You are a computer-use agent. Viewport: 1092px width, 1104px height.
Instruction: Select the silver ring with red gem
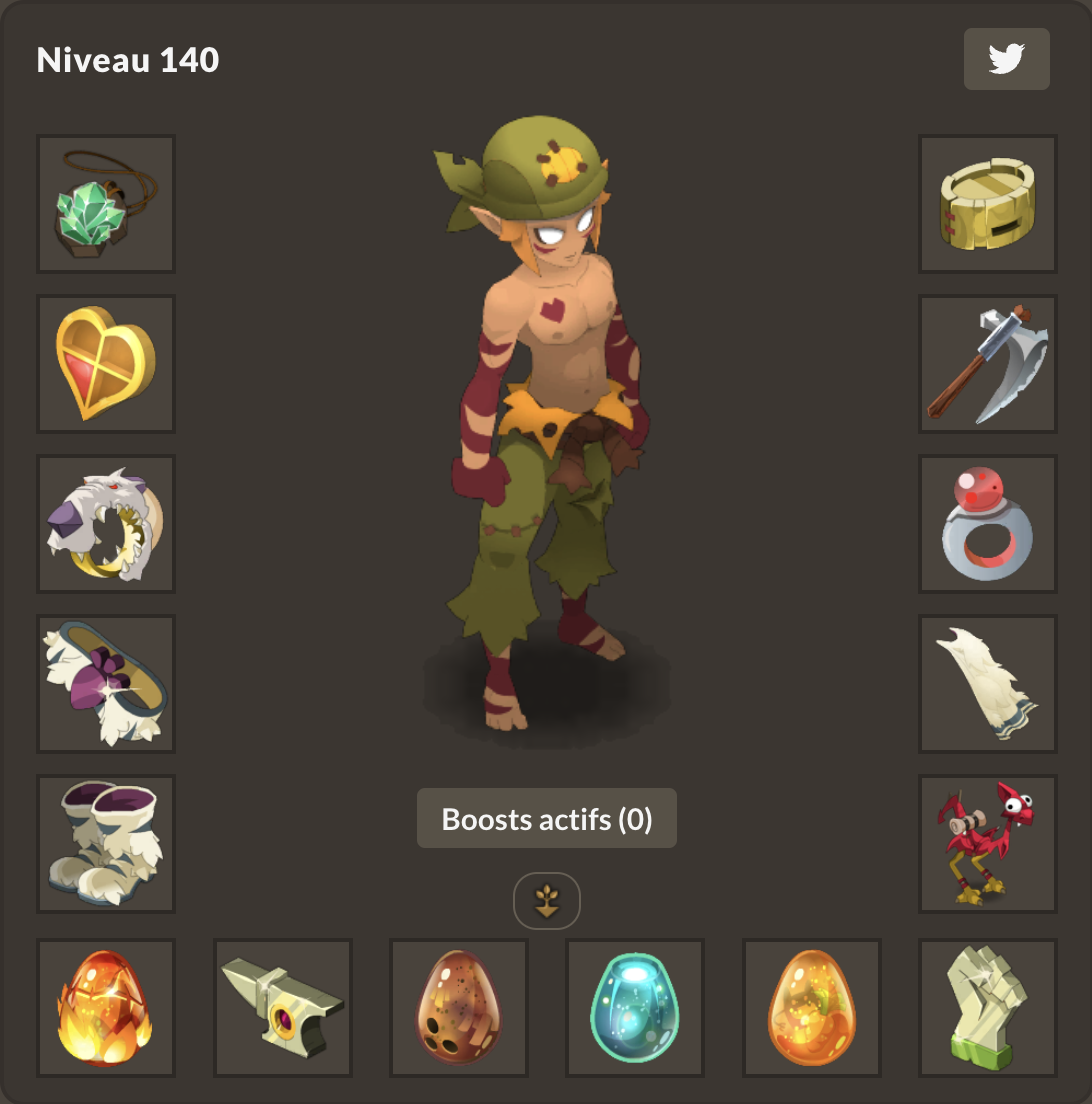pyautogui.click(x=987, y=524)
